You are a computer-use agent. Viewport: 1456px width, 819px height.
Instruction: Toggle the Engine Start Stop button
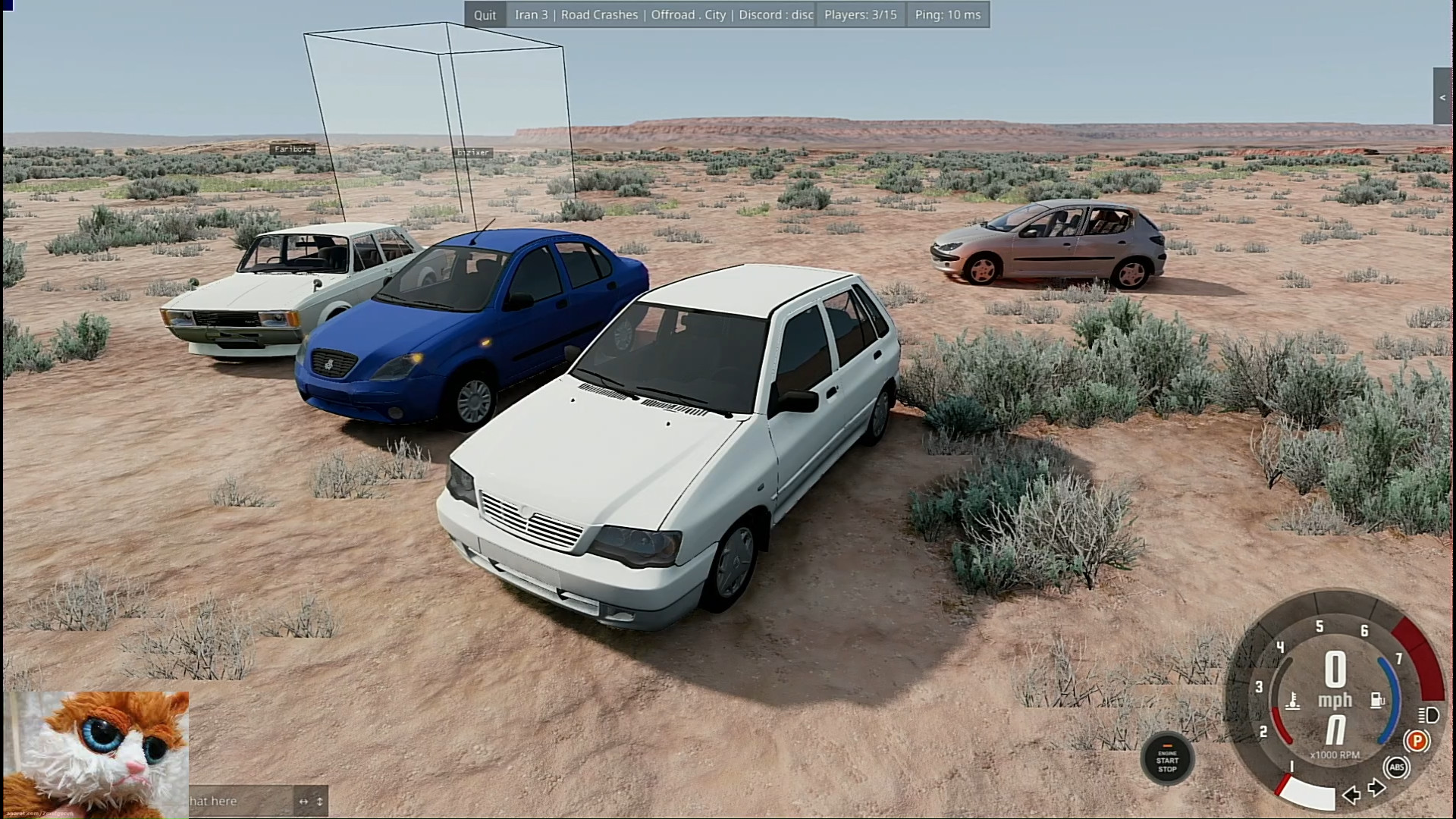point(1167,759)
